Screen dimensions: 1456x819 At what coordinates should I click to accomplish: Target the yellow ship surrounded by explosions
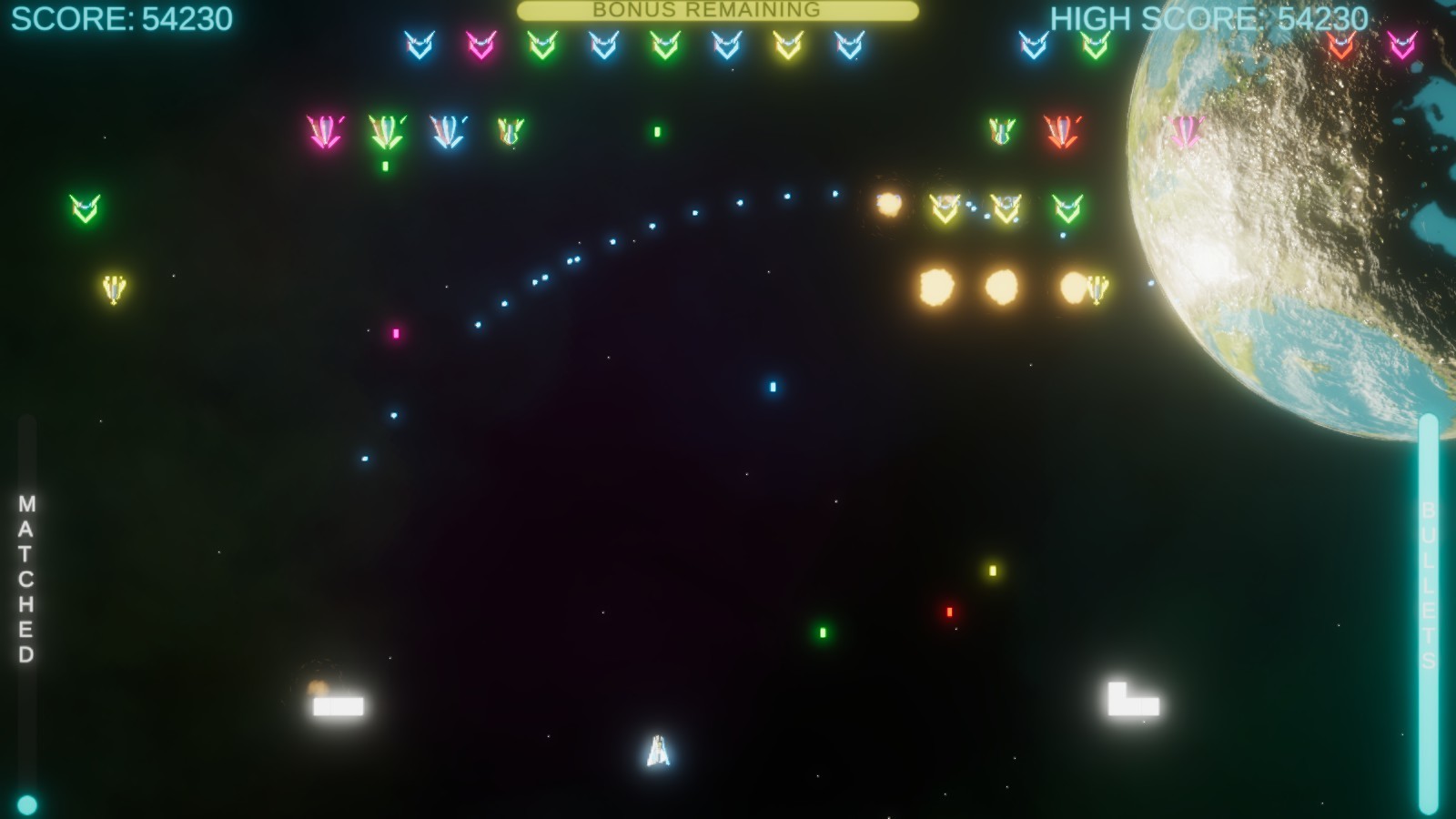pyautogui.click(x=1098, y=291)
